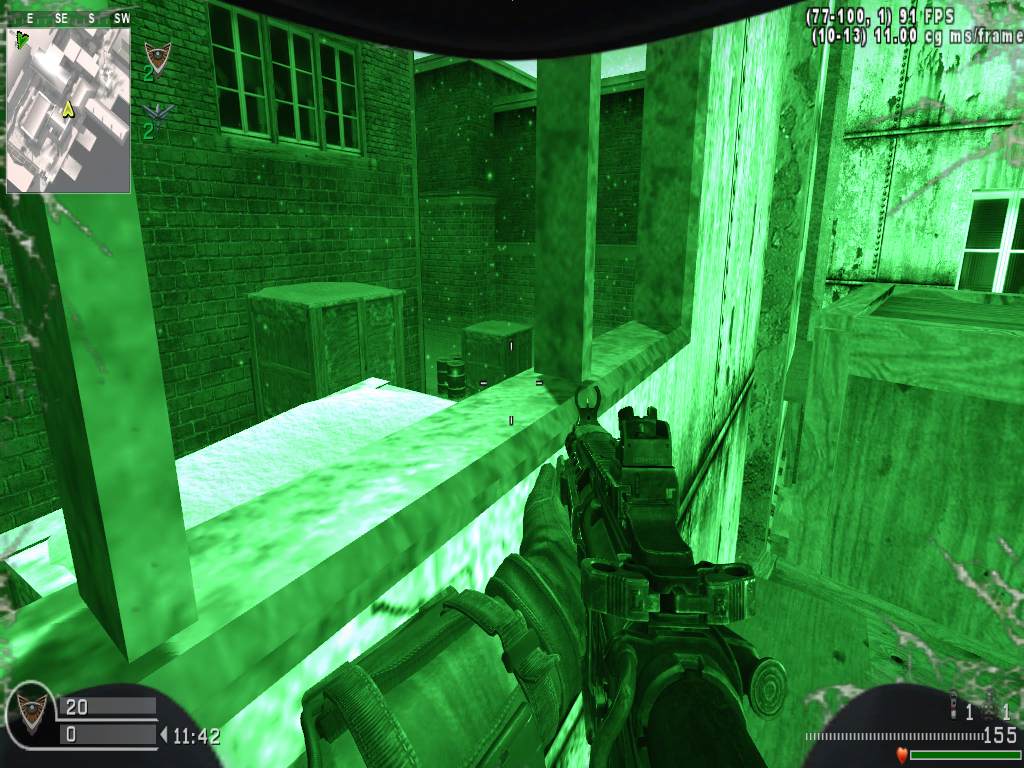
Task: Select the flashbang grenade icon
Action: 954,706
